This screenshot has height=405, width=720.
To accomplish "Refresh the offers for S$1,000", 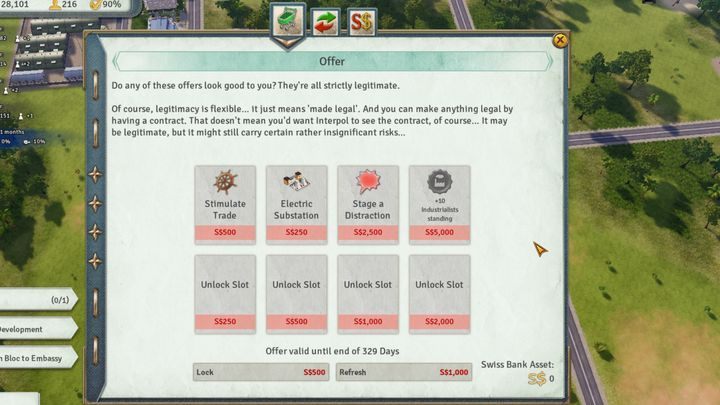I will coord(404,372).
